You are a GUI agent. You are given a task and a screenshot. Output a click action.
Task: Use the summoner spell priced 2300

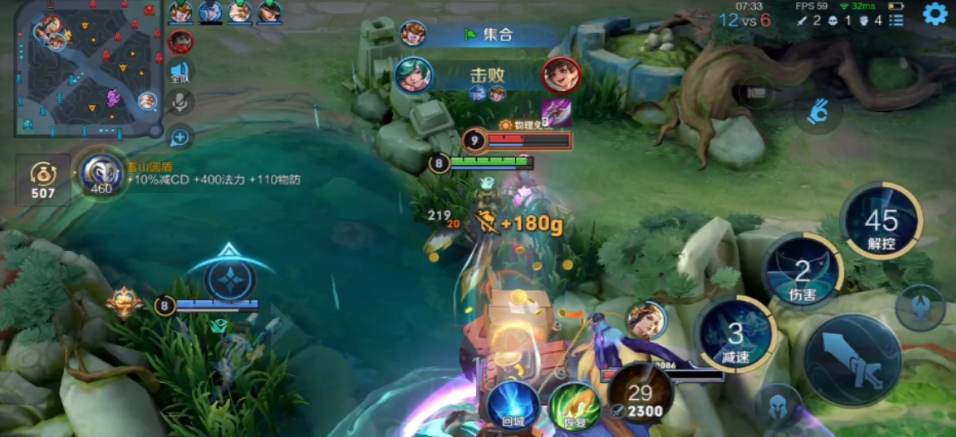(640, 394)
